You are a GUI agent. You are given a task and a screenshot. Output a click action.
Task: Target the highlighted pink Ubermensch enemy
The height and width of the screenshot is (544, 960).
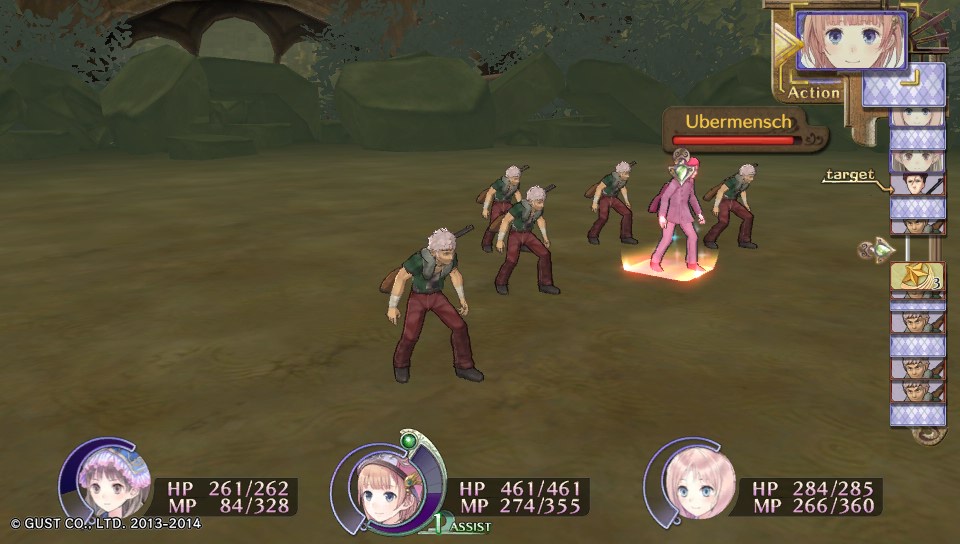[675, 215]
